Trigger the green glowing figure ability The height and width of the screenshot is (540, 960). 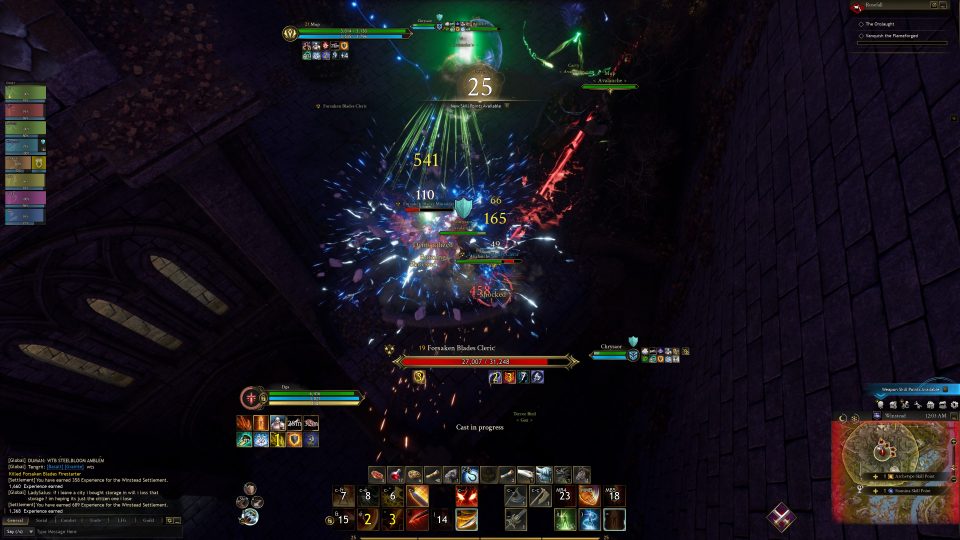click(563, 520)
